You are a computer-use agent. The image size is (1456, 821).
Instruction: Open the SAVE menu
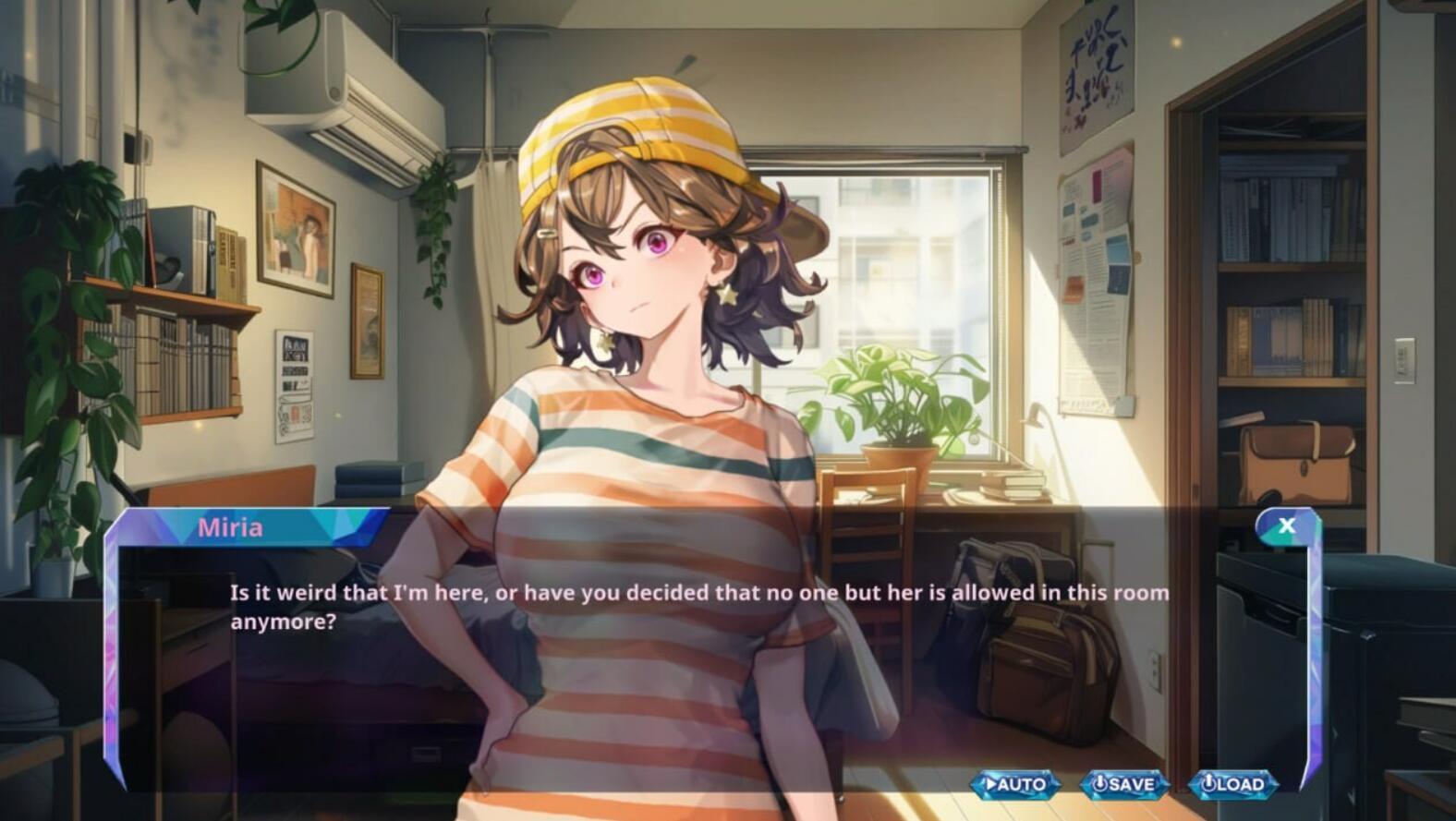click(1123, 783)
